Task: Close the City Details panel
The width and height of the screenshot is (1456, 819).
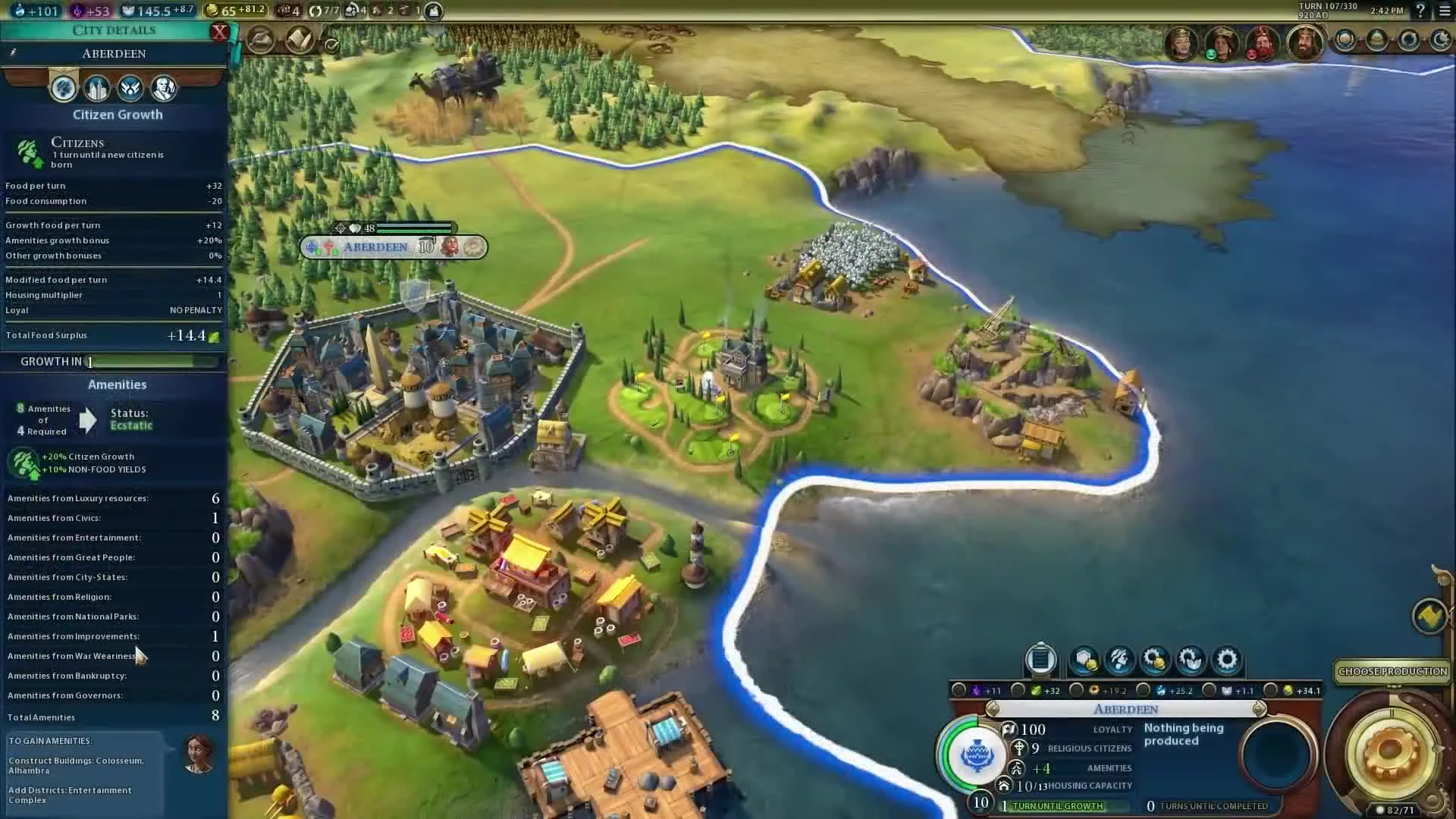Action: pyautogui.click(x=220, y=32)
